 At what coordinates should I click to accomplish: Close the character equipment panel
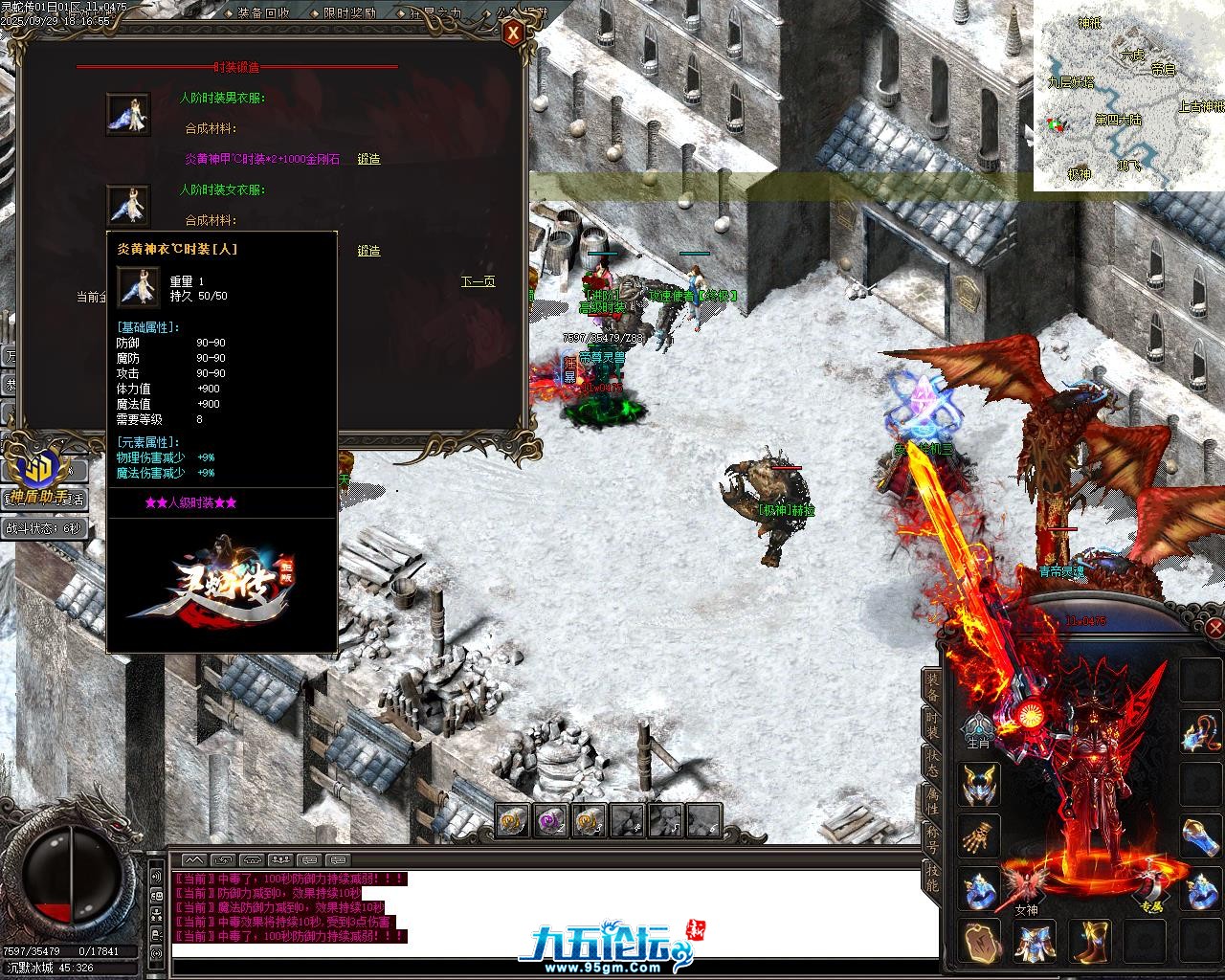pyautogui.click(x=1214, y=628)
